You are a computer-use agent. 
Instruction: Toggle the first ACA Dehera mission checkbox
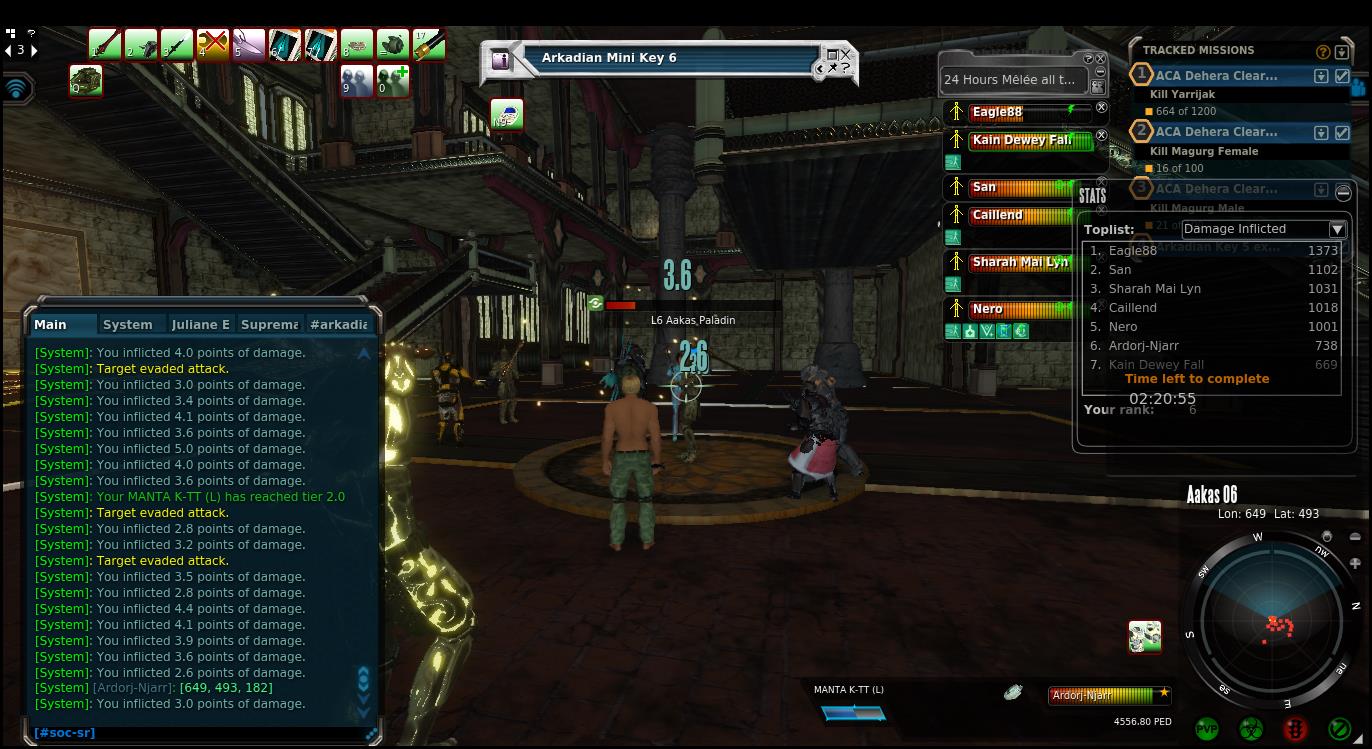pyautogui.click(x=1342, y=76)
